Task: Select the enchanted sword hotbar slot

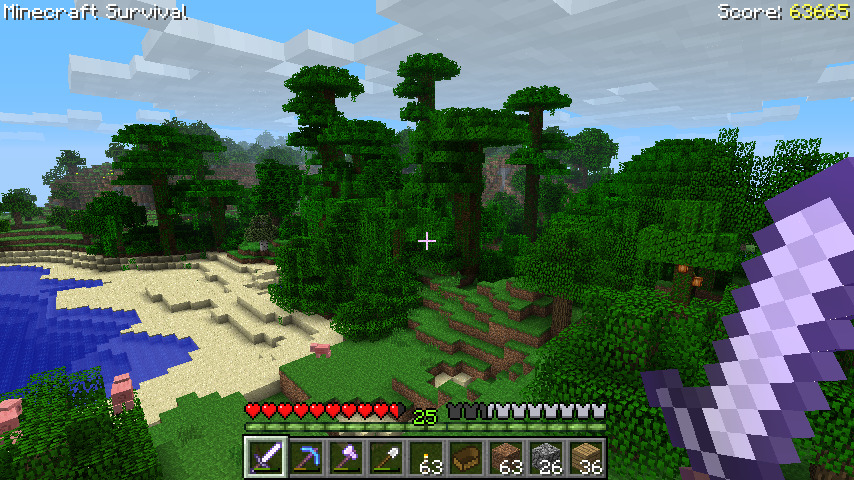Action: point(266,458)
